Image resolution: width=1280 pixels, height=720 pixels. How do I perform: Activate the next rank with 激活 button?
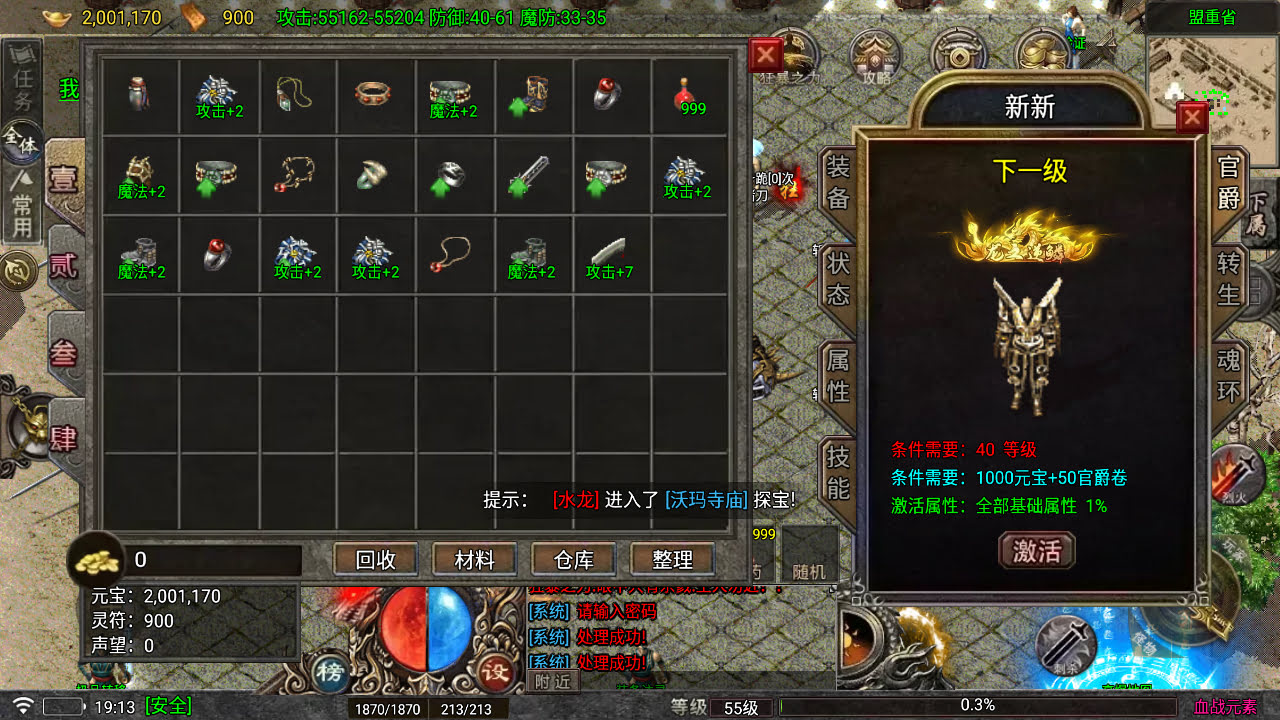1036,550
